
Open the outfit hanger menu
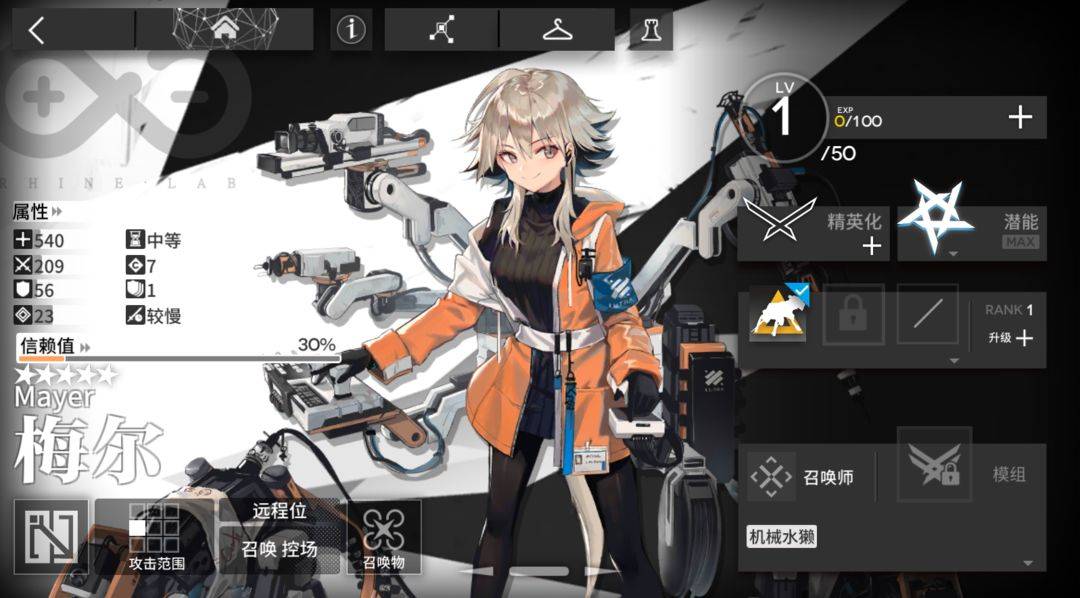tap(557, 30)
